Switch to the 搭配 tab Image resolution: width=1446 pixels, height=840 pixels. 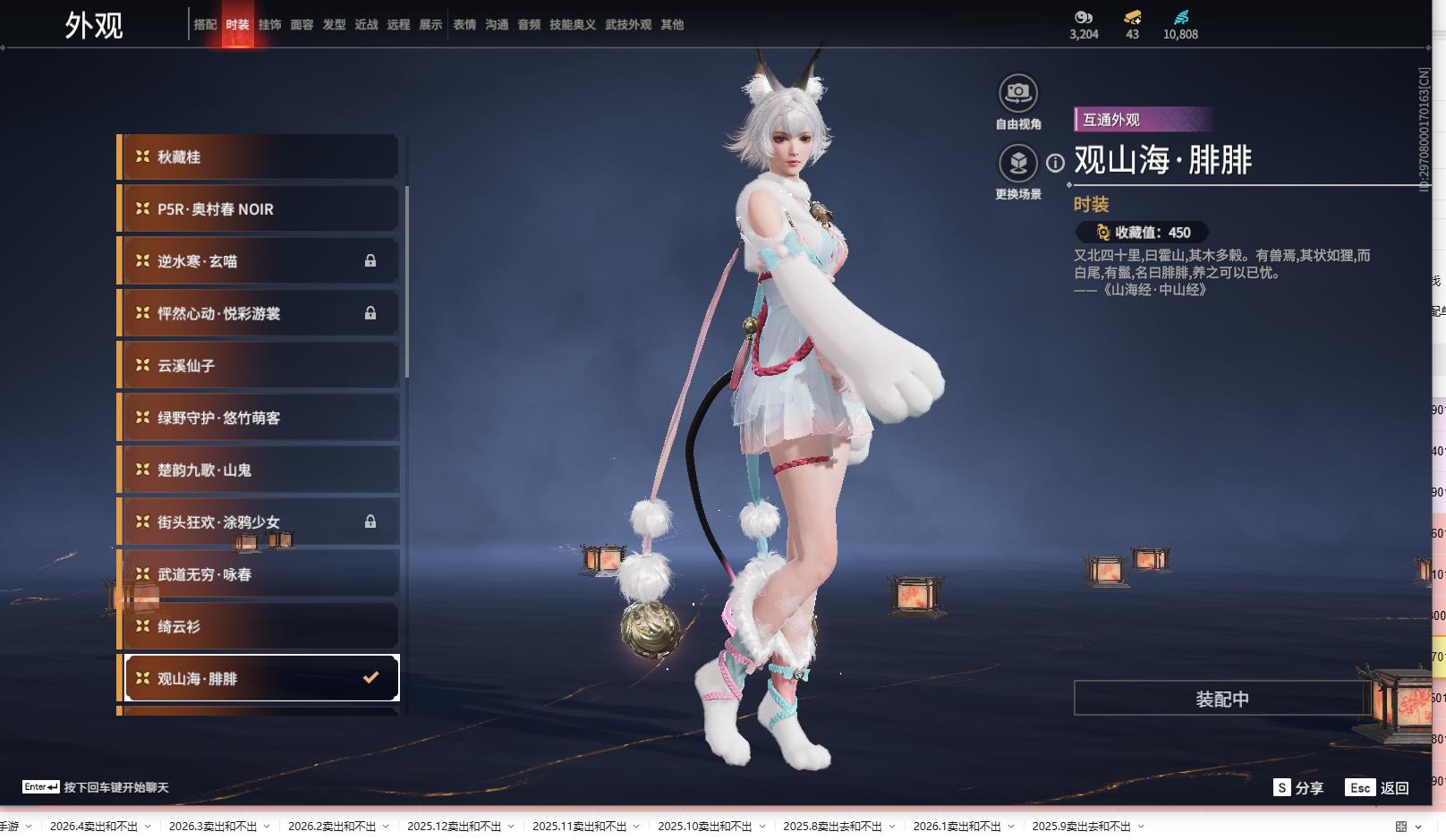coord(205,25)
